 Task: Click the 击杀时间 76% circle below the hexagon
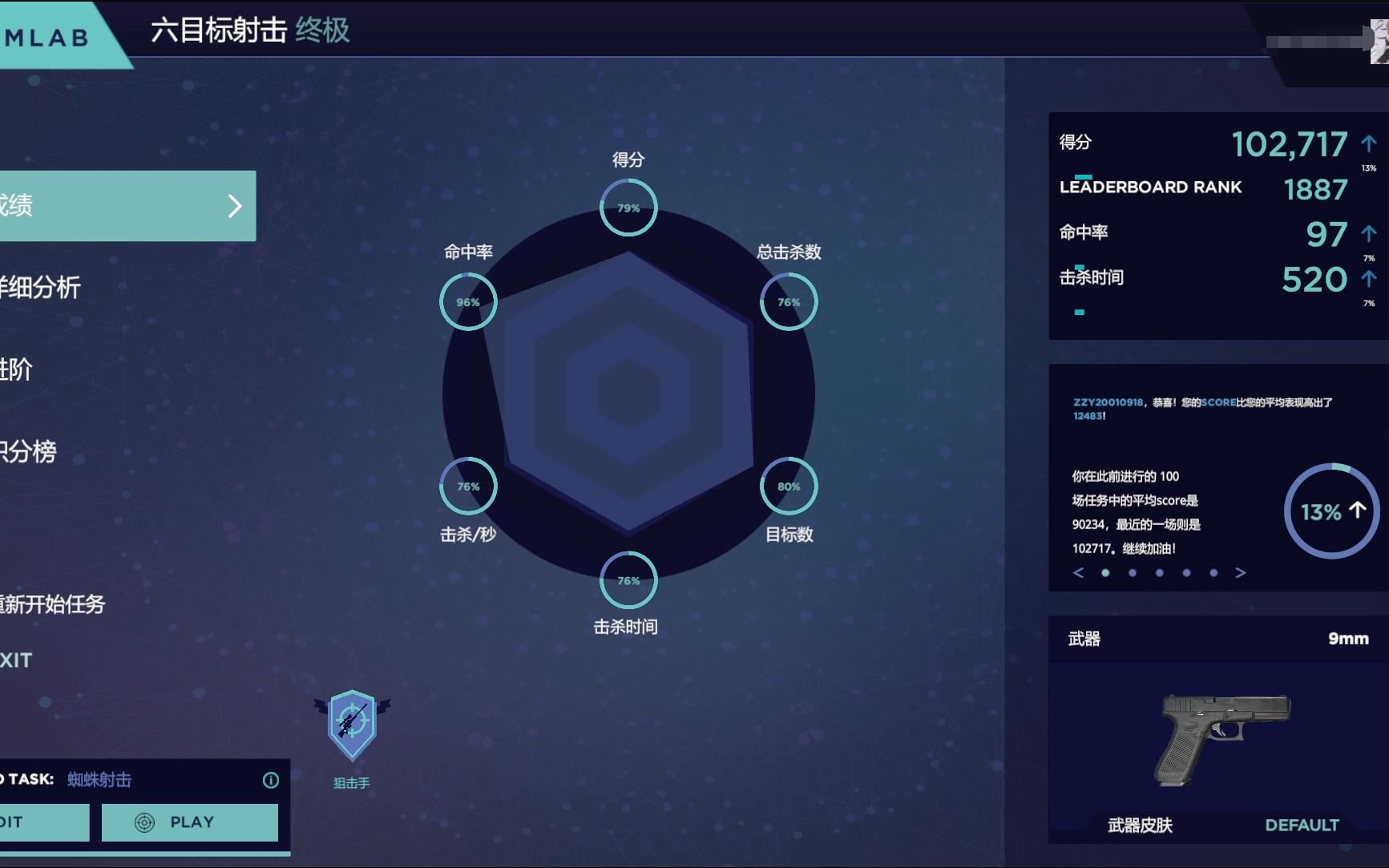628,579
